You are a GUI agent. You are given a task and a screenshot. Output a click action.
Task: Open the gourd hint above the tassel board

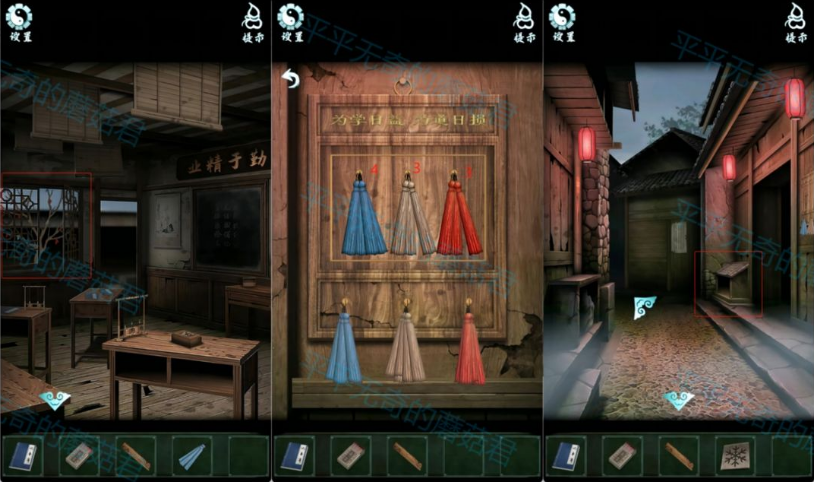coord(525,20)
